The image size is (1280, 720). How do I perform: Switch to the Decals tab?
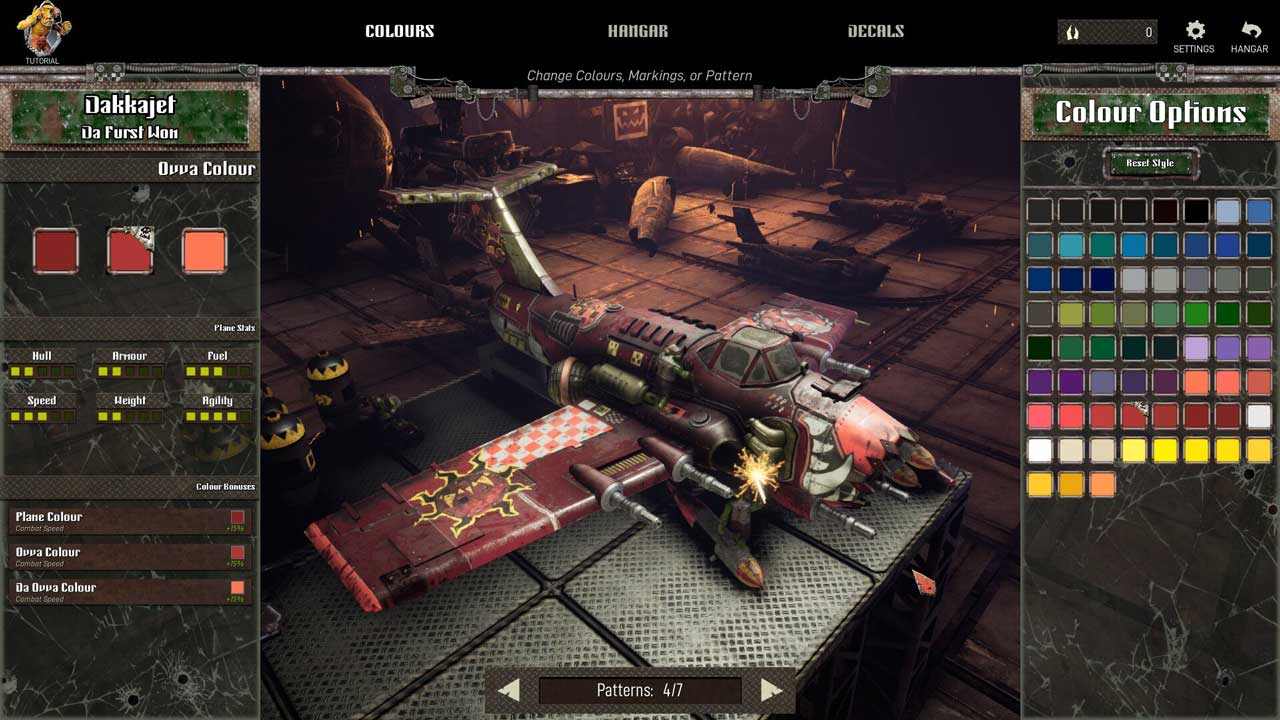875,31
